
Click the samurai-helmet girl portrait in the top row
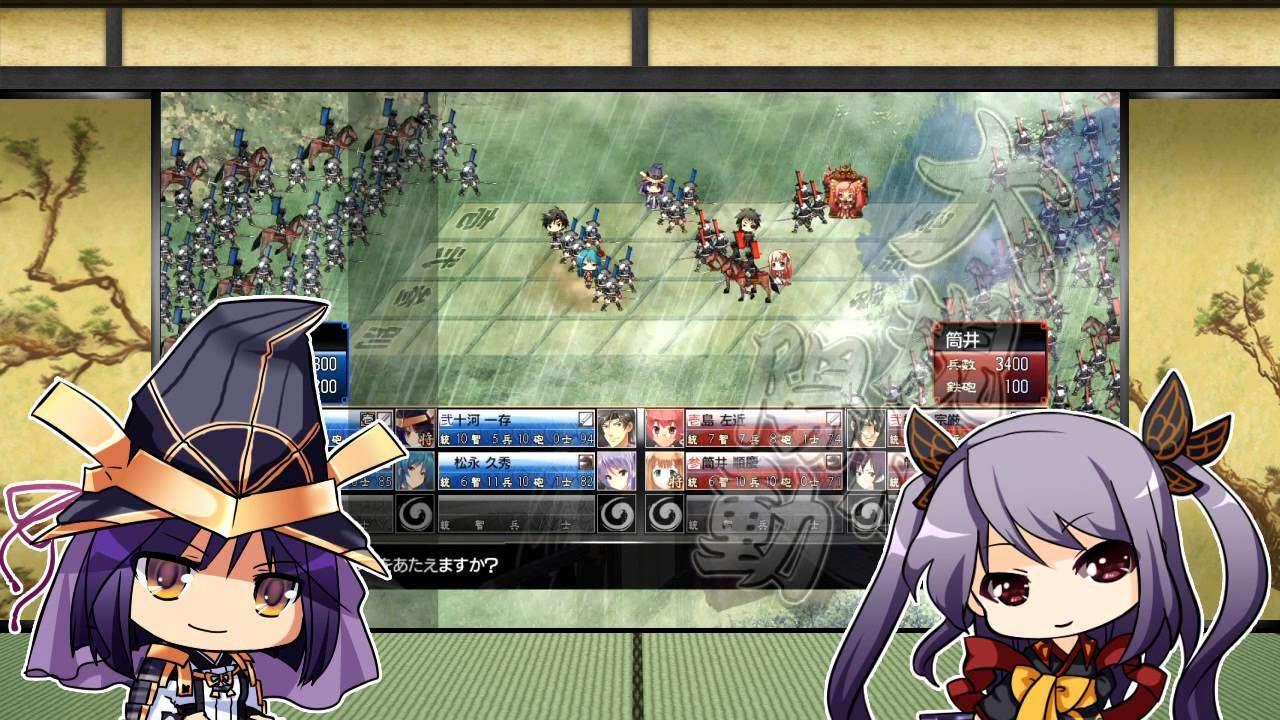[x=414, y=428]
